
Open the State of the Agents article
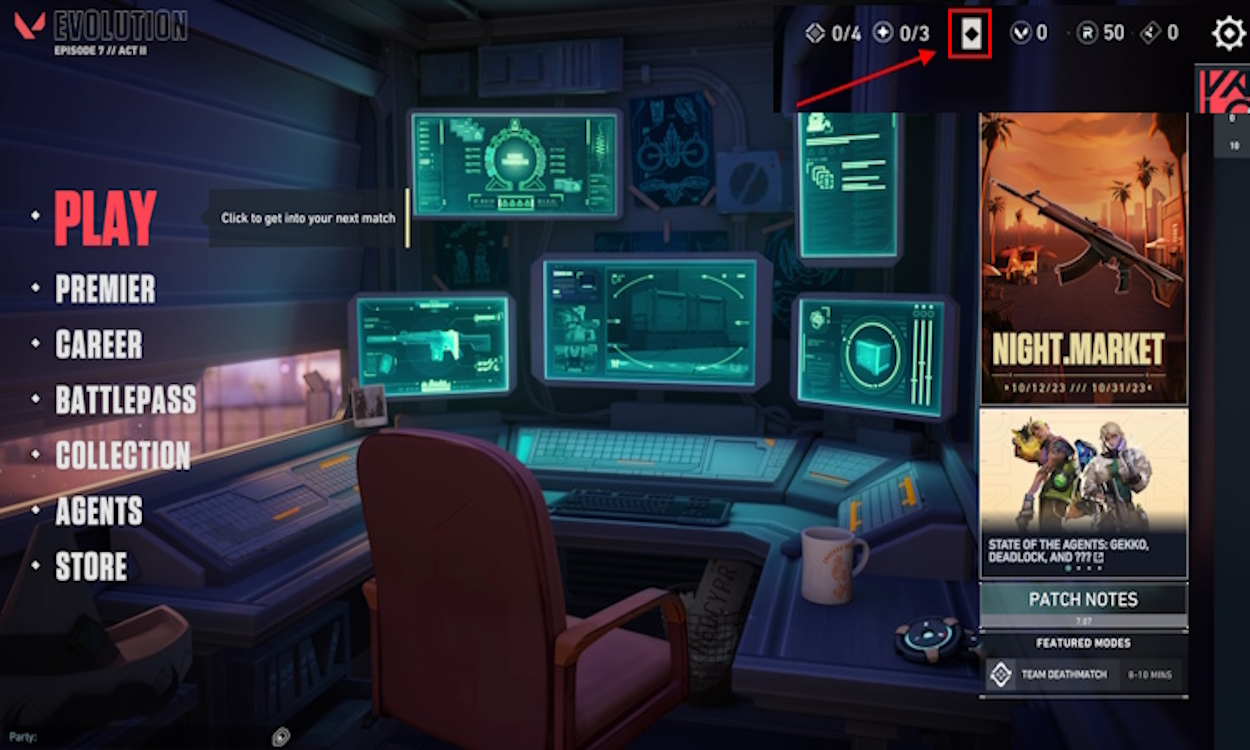1083,492
